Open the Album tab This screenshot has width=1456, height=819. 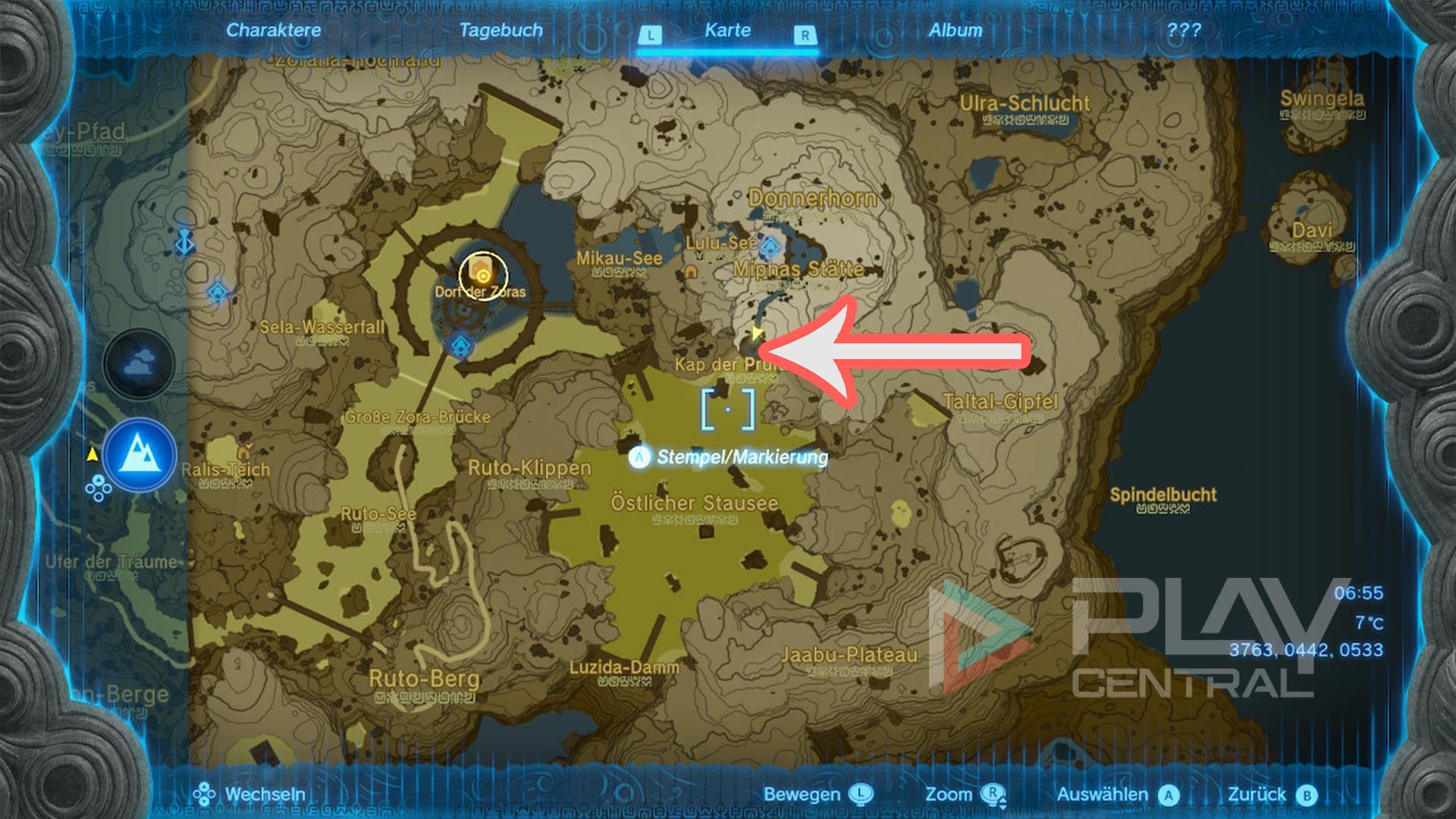pyautogui.click(x=957, y=30)
